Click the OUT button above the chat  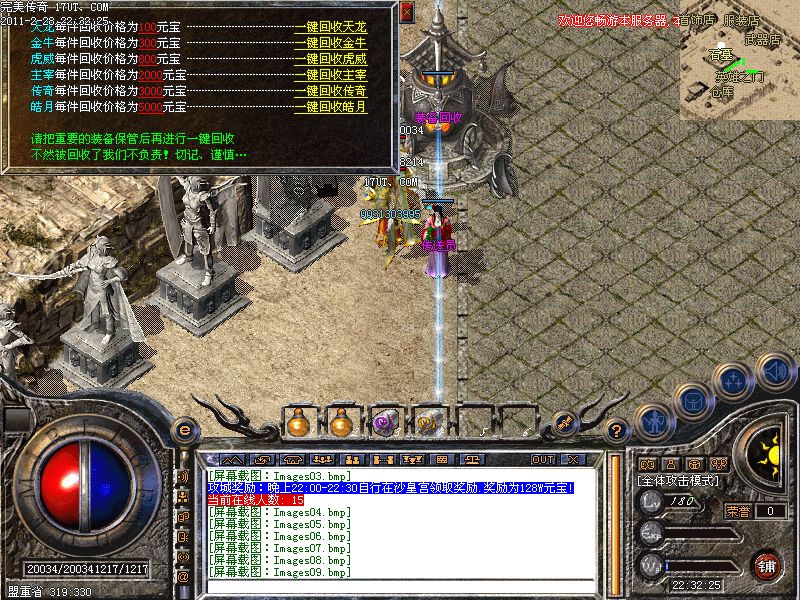pos(543,459)
